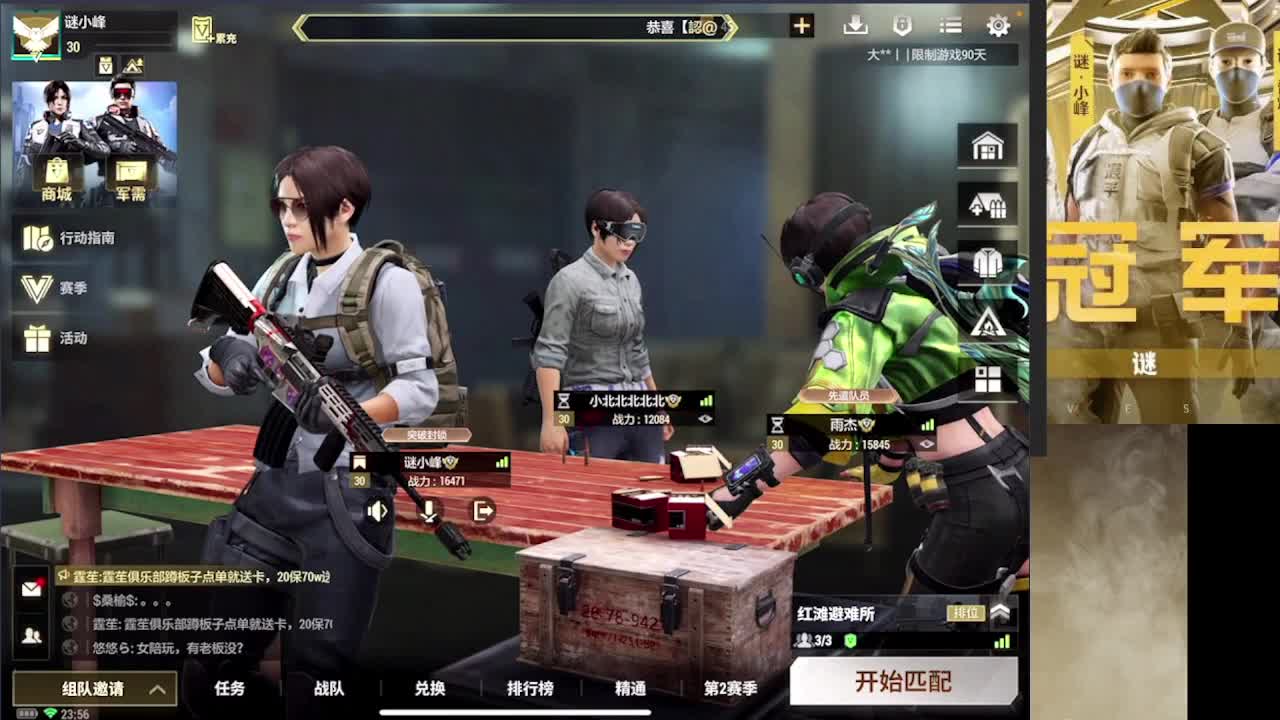Image resolution: width=1280 pixels, height=720 pixels.
Task: Switch to the 排行榜 leaderboard tab
Action: tap(531, 689)
